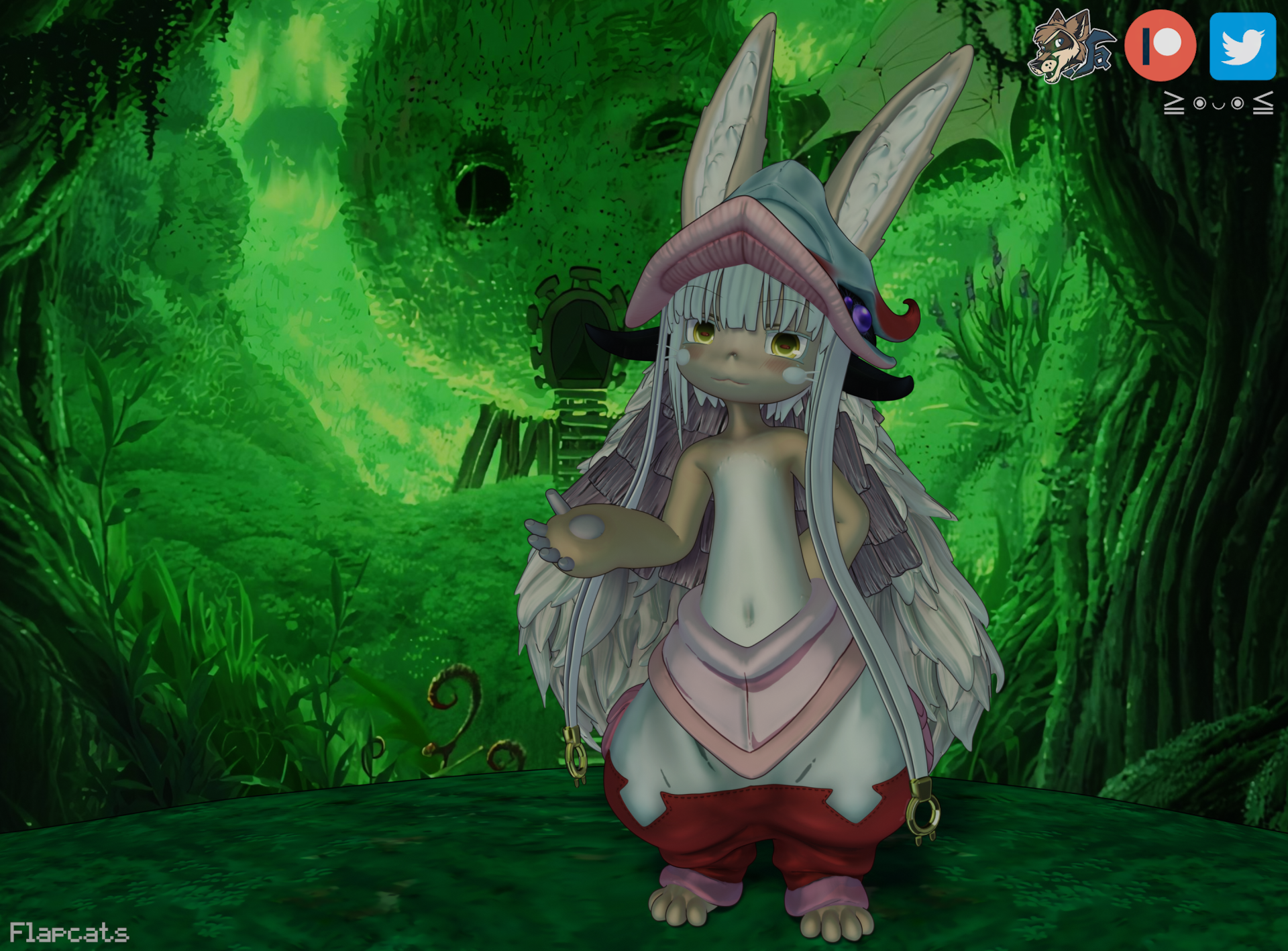Toggle the emoticon face button
1288x951 pixels.
[1218, 103]
